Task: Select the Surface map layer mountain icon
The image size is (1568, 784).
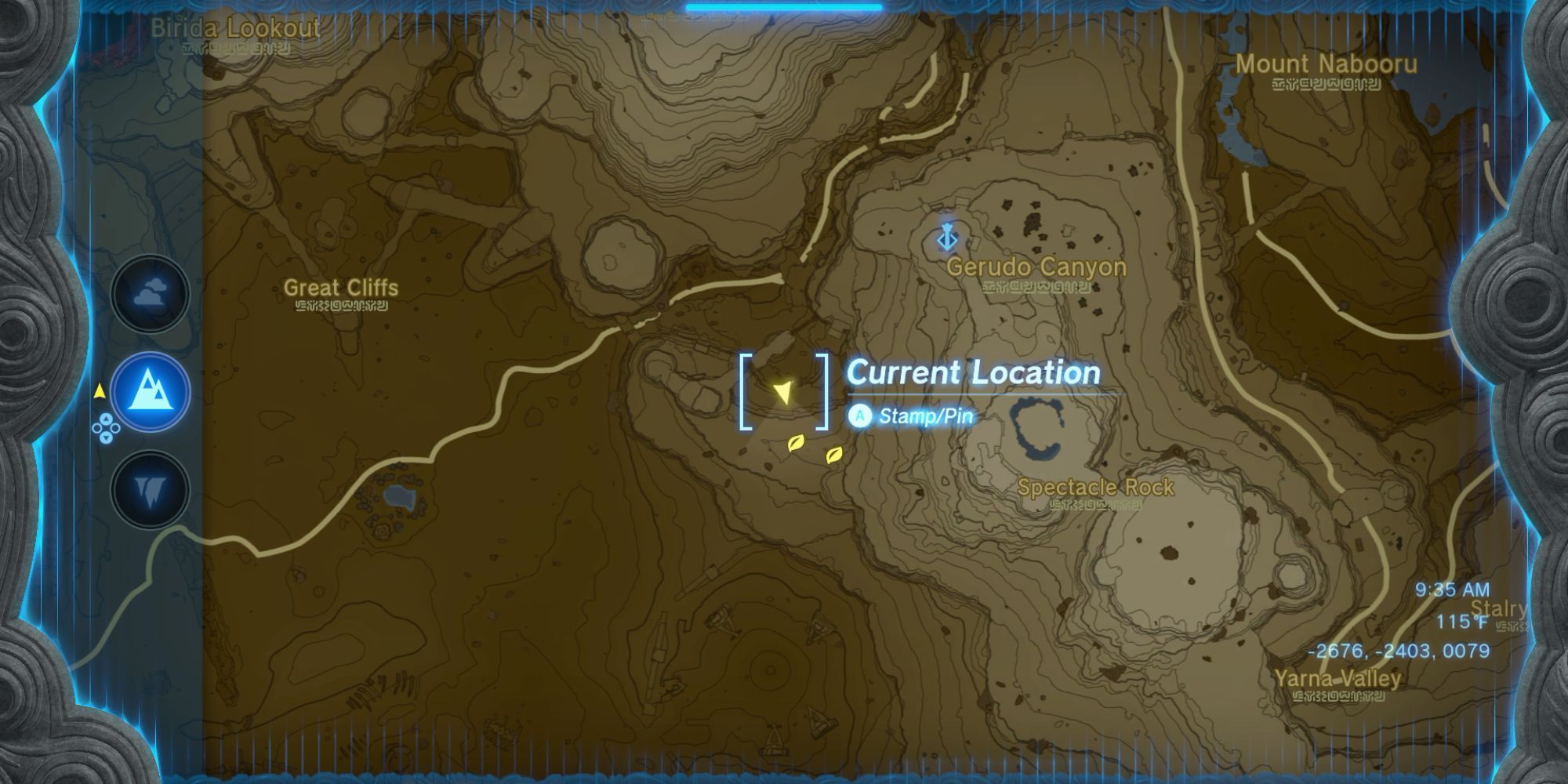Action: [151, 390]
